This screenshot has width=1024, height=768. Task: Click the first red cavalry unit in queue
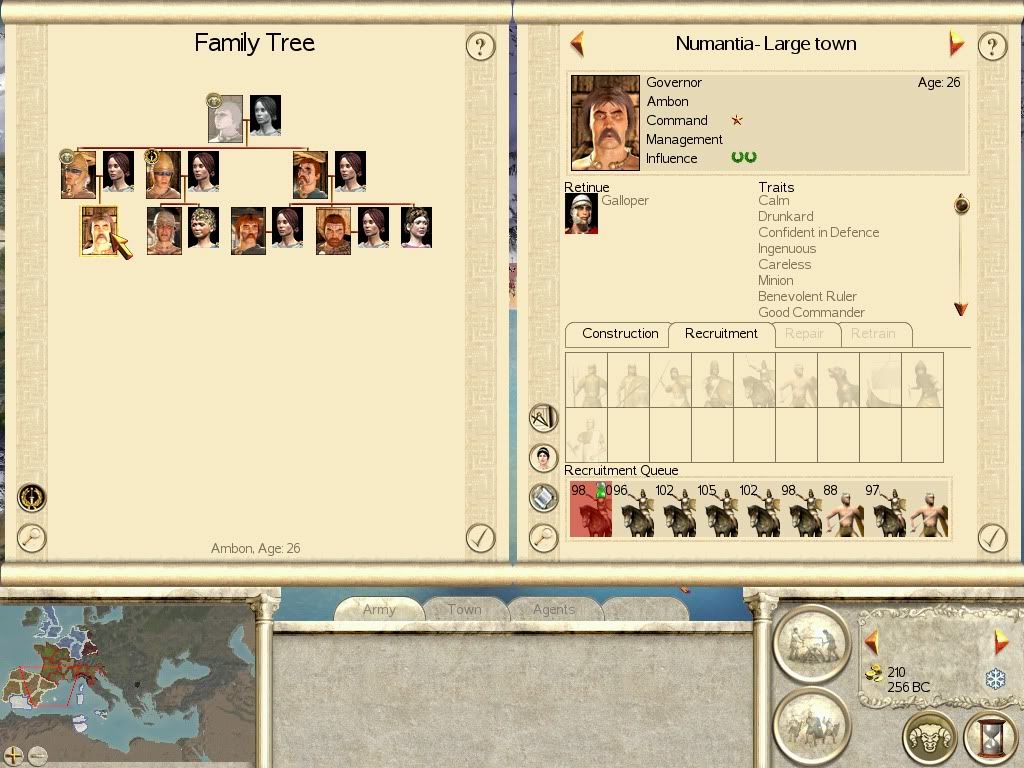coord(590,510)
